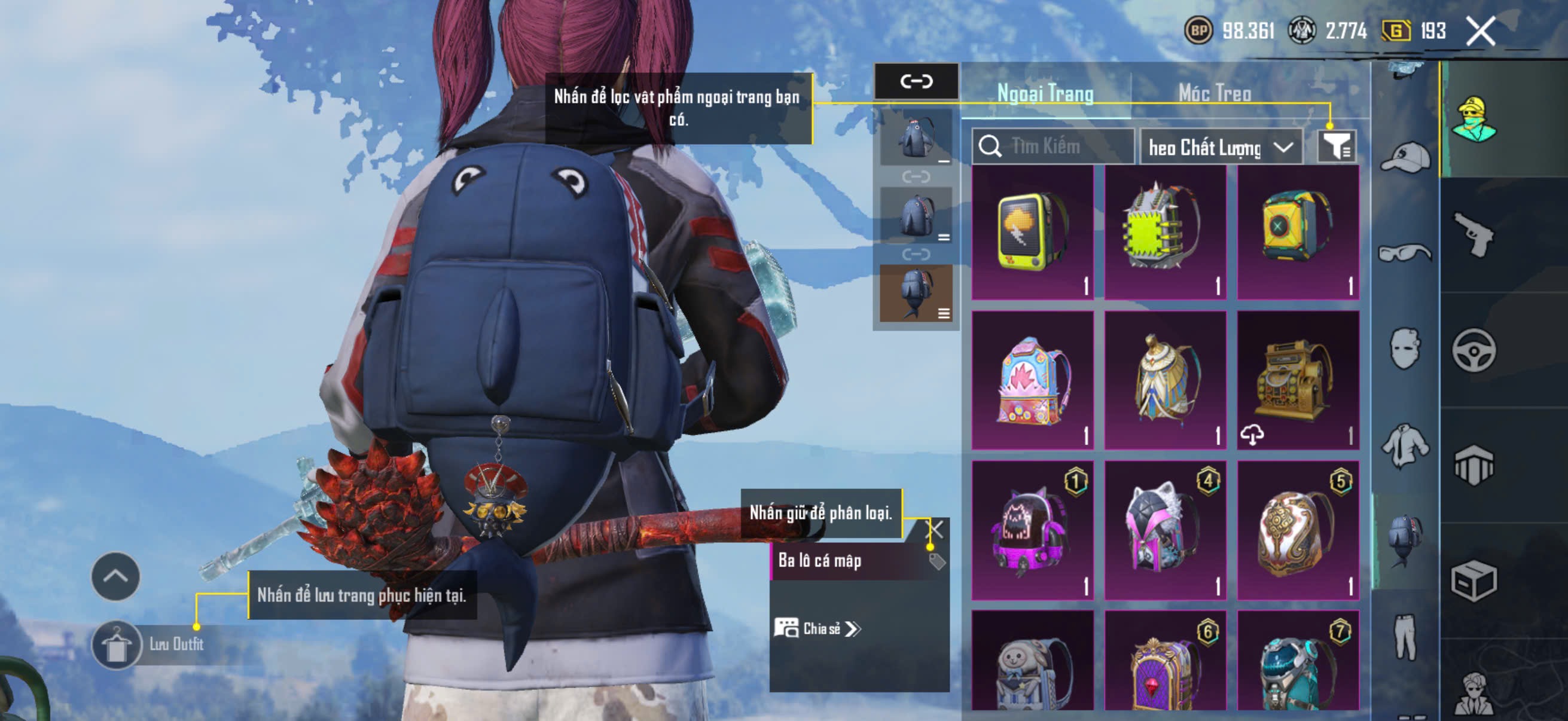The width and height of the screenshot is (1568, 721).
Task: Toggle the owned items filter funnel
Action: click(x=1337, y=146)
